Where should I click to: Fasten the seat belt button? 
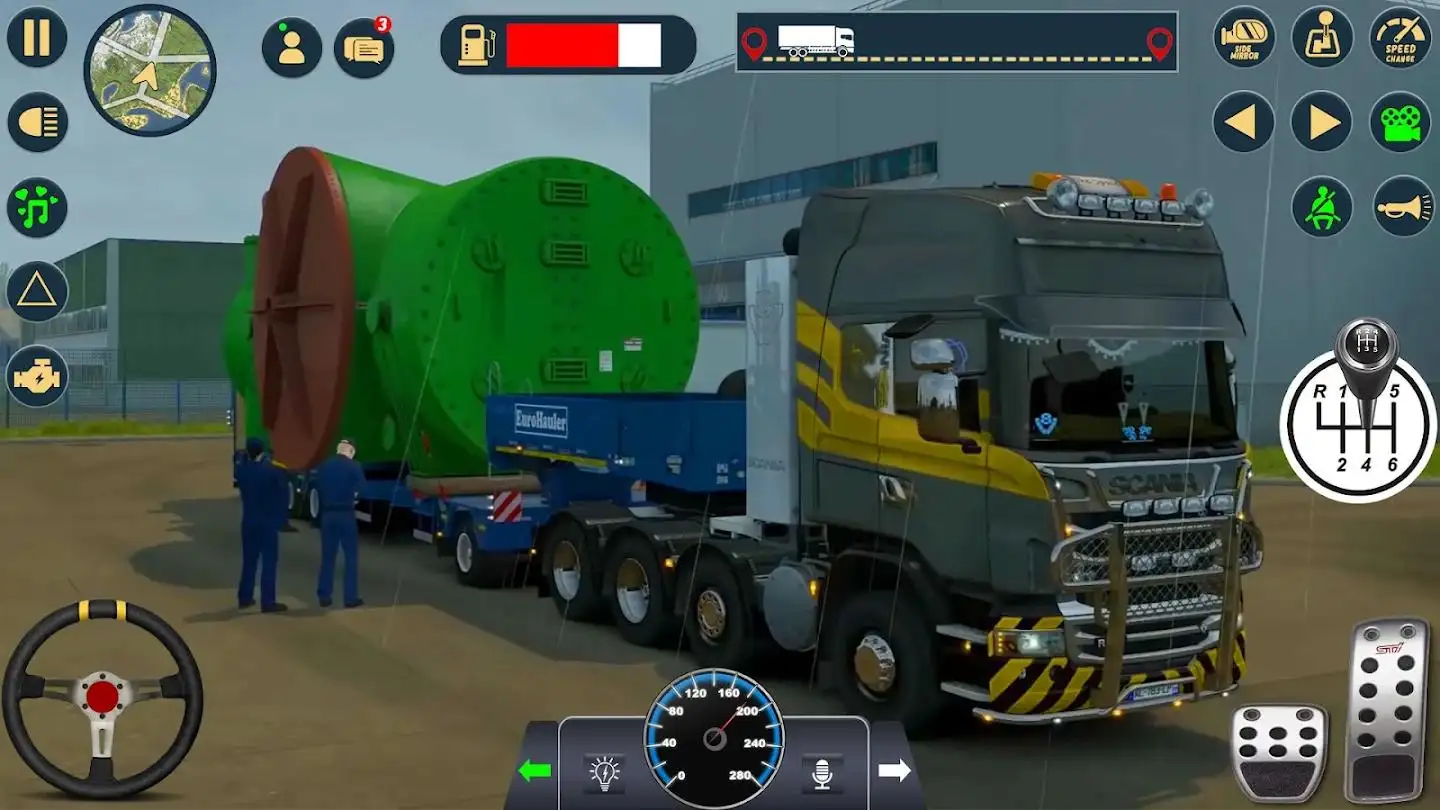(1322, 207)
